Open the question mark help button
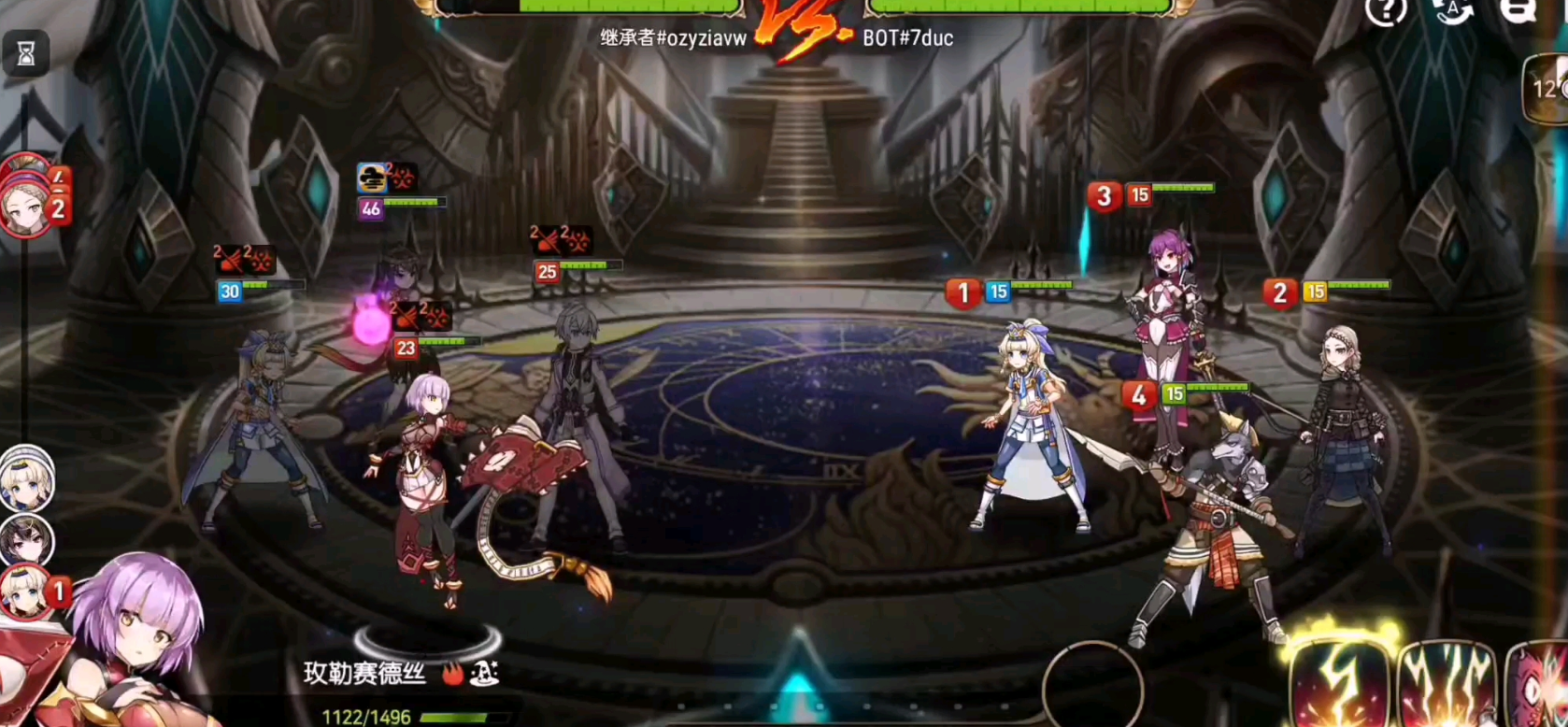 (x=1385, y=12)
